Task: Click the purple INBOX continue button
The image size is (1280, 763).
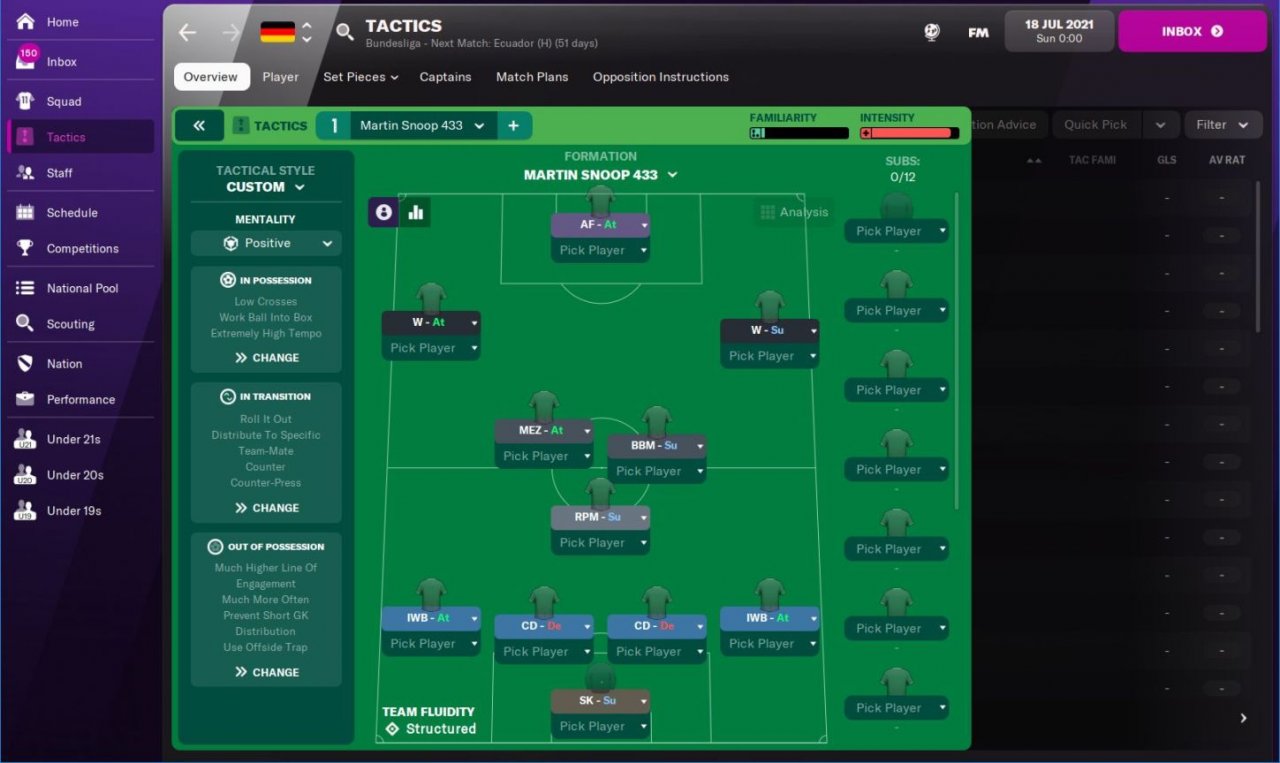Action: pyautogui.click(x=1192, y=31)
